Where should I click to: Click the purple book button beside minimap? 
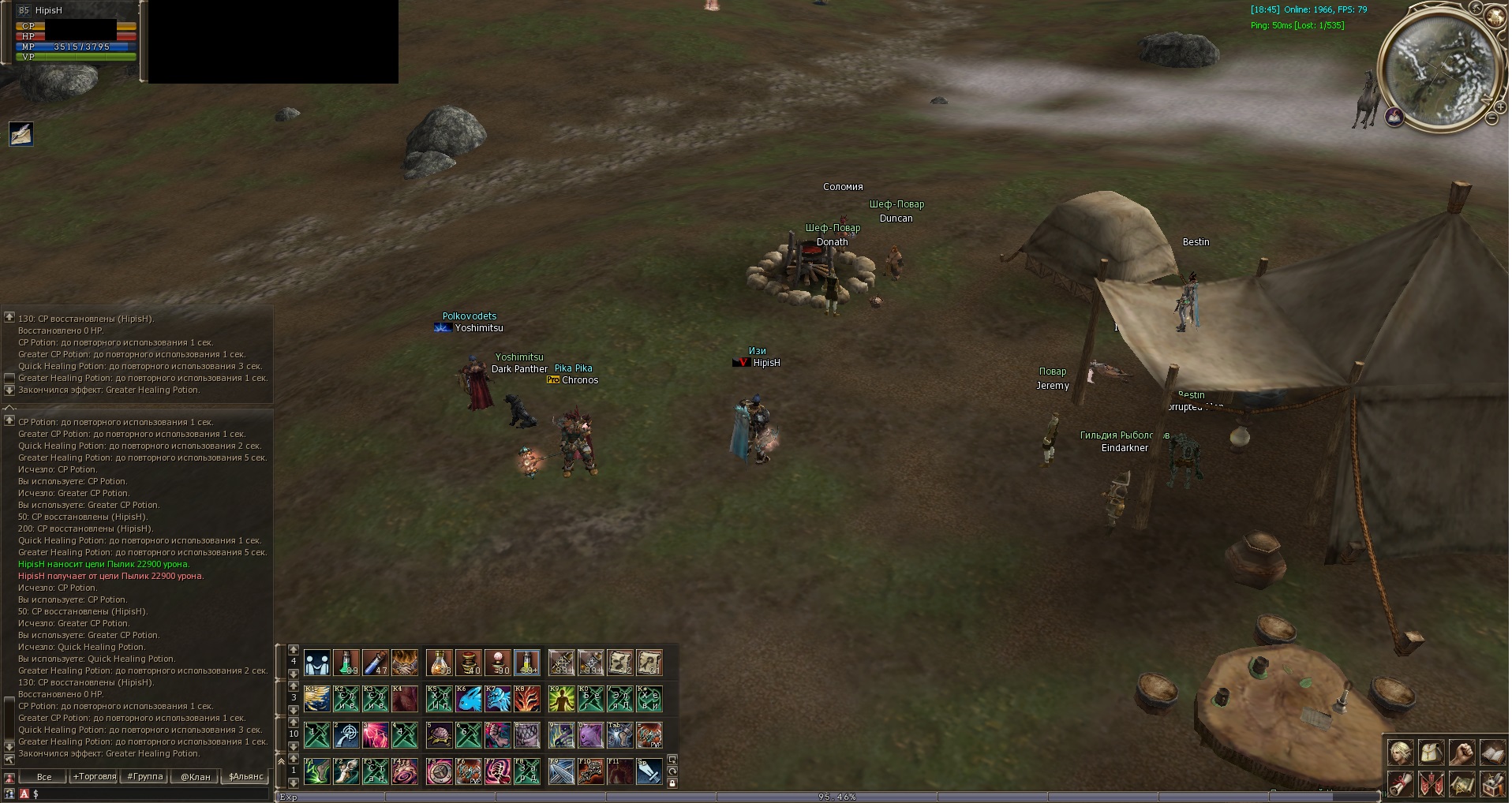click(x=1394, y=118)
